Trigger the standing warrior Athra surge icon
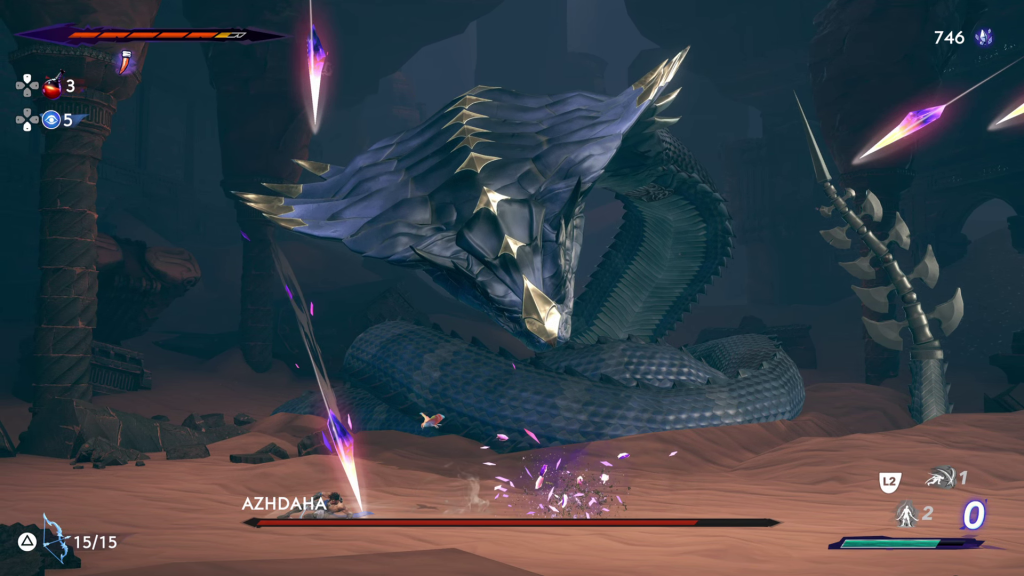The image size is (1024, 576). coord(906,514)
